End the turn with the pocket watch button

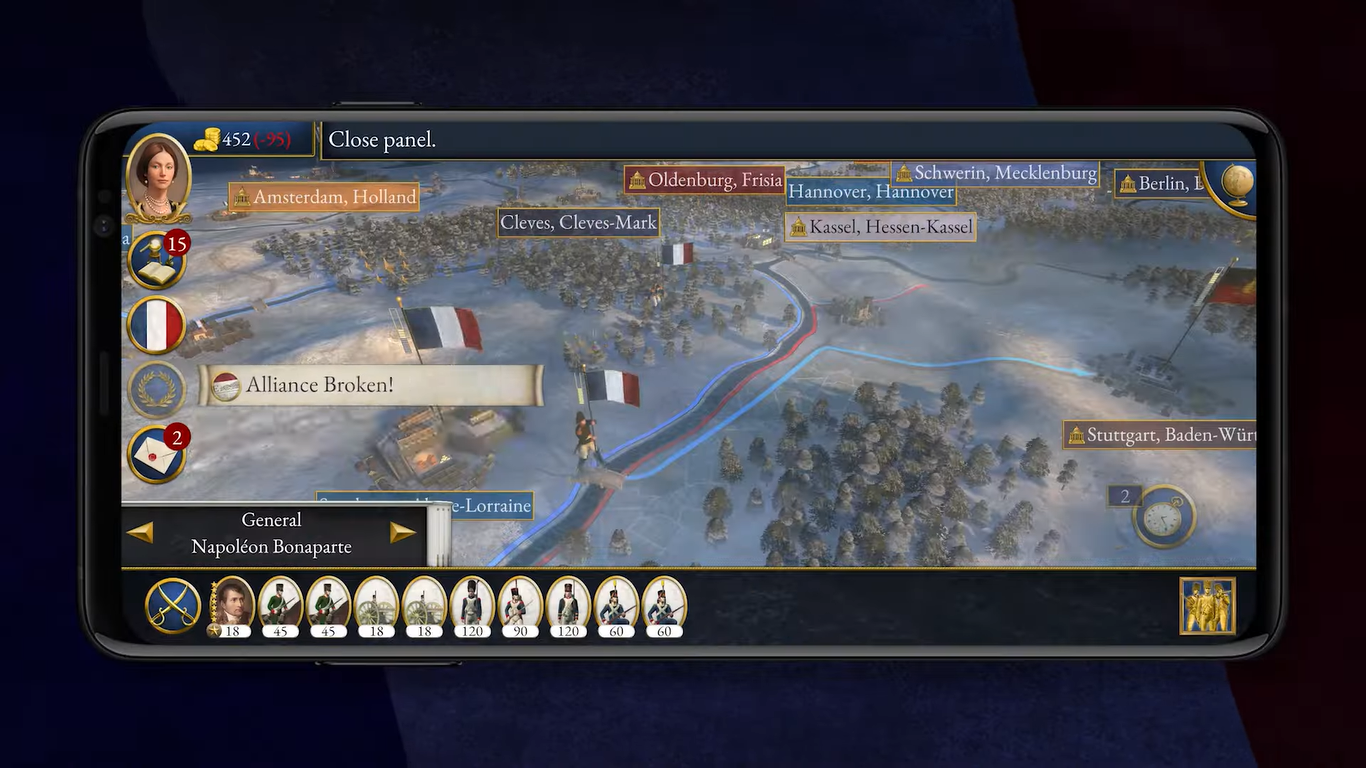pos(1165,516)
